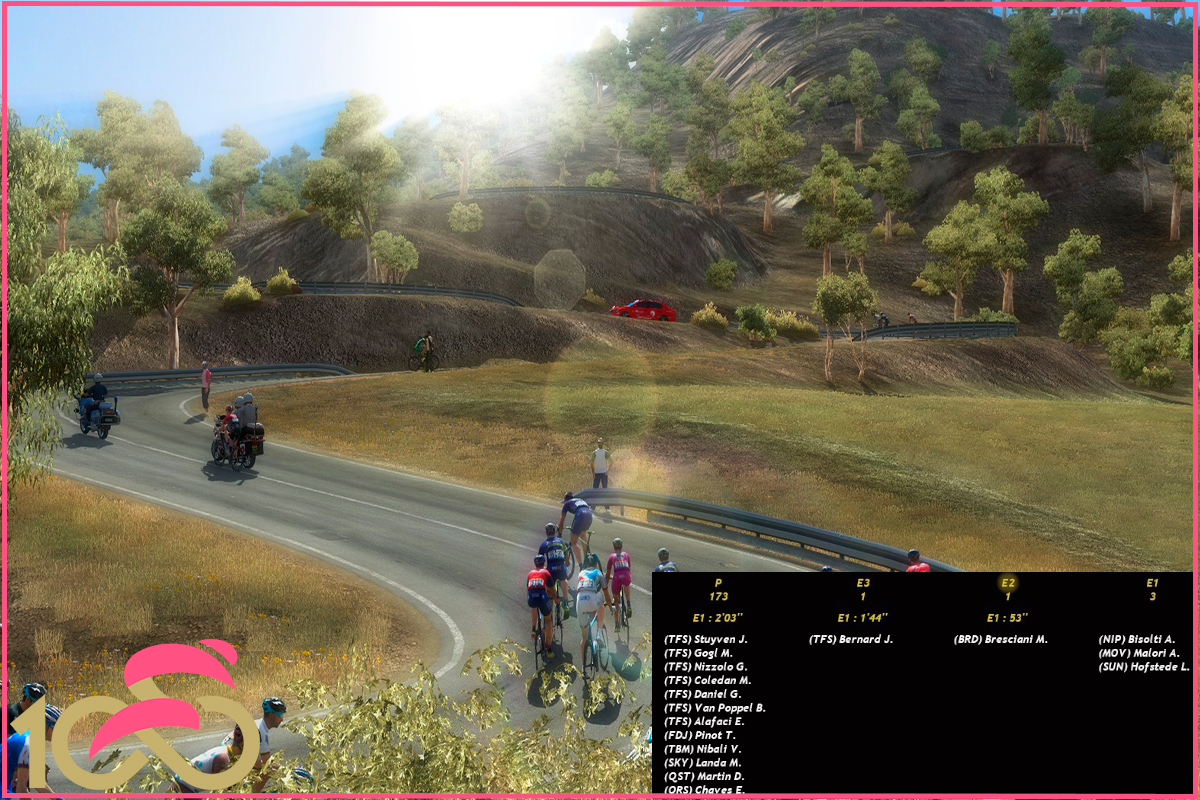Choose TBM rider Nibali V.
Viewport: 1200px width, 800px height.
[x=702, y=749]
